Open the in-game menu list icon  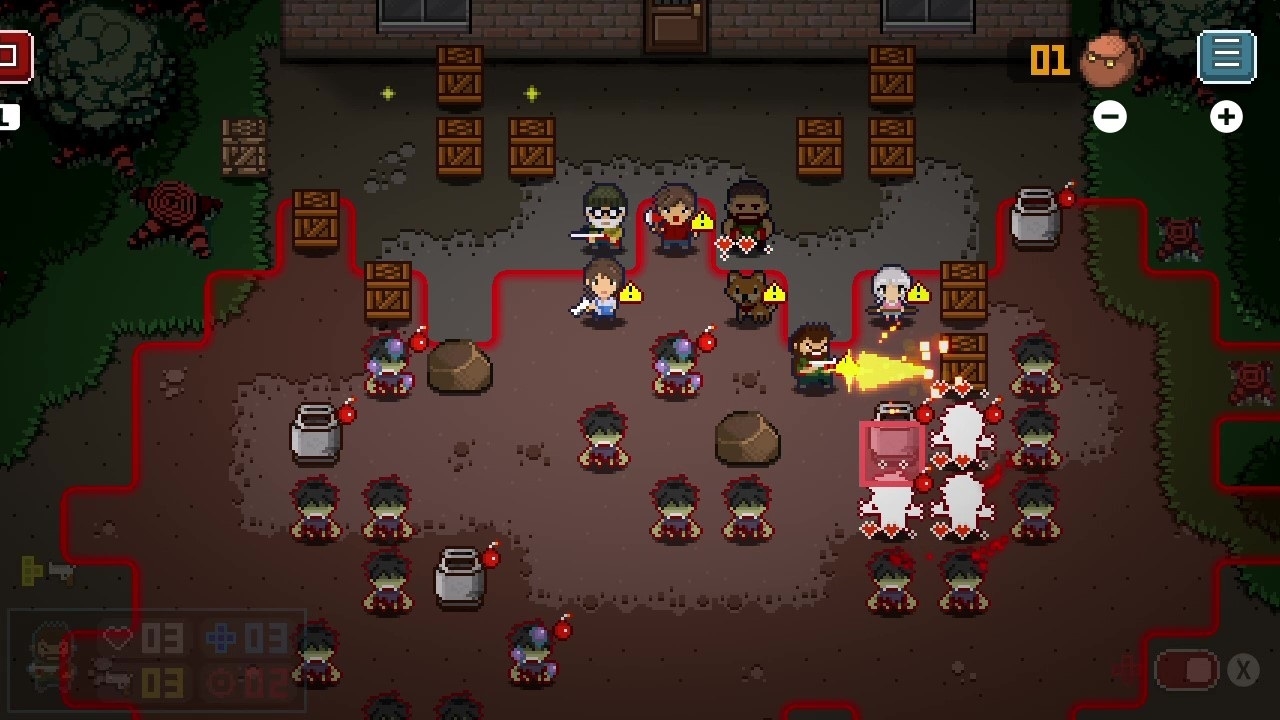[1227, 55]
